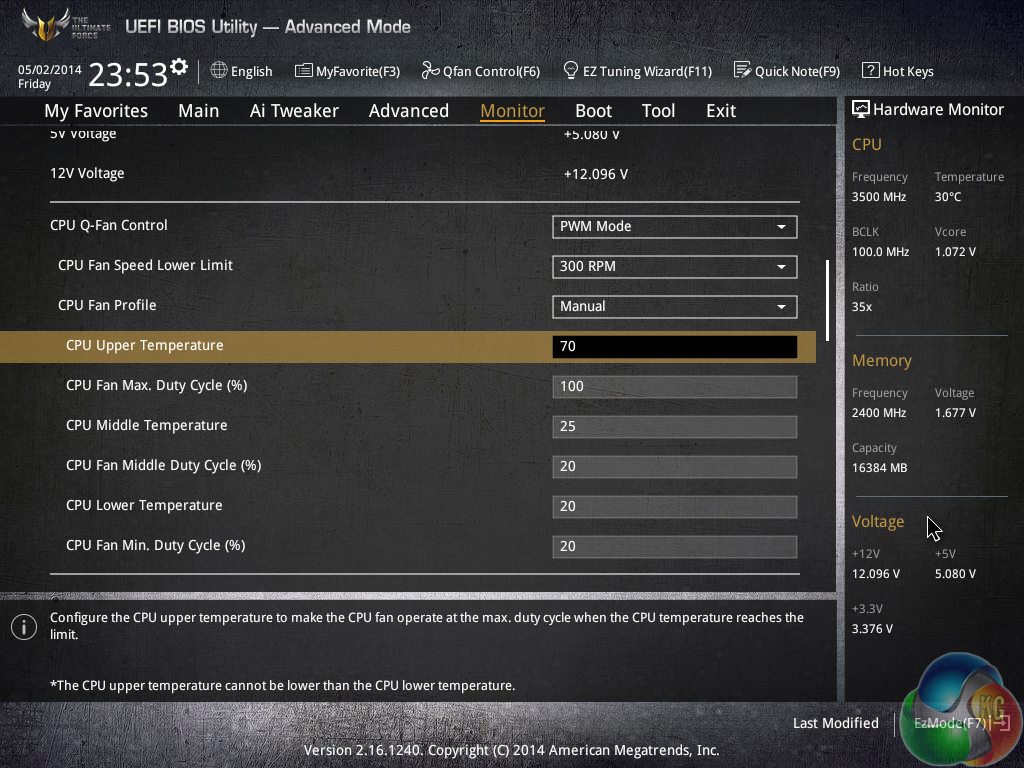Show the Last Modified settings

tap(835, 723)
